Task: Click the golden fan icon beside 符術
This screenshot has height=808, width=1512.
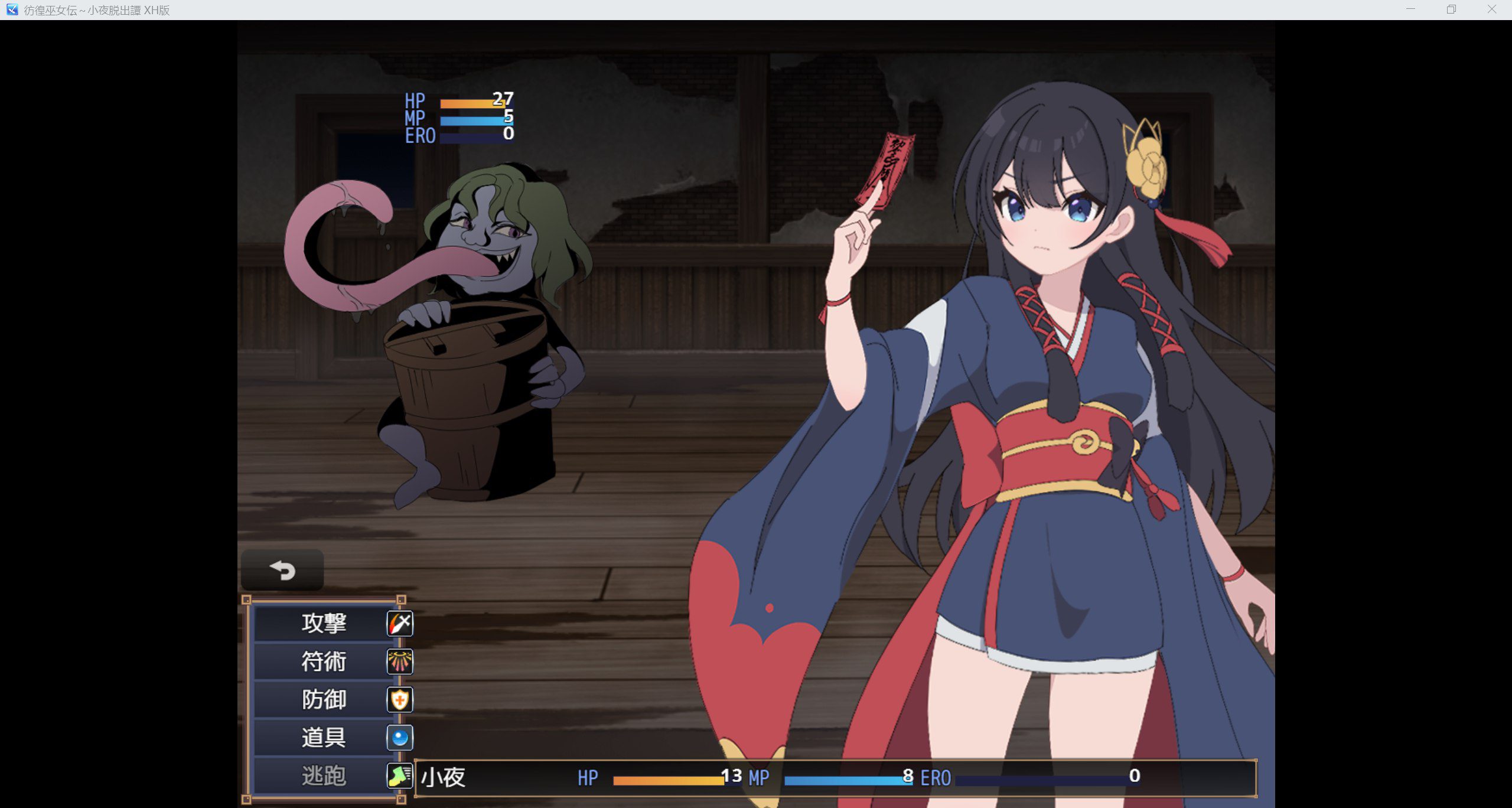Action: (399, 662)
